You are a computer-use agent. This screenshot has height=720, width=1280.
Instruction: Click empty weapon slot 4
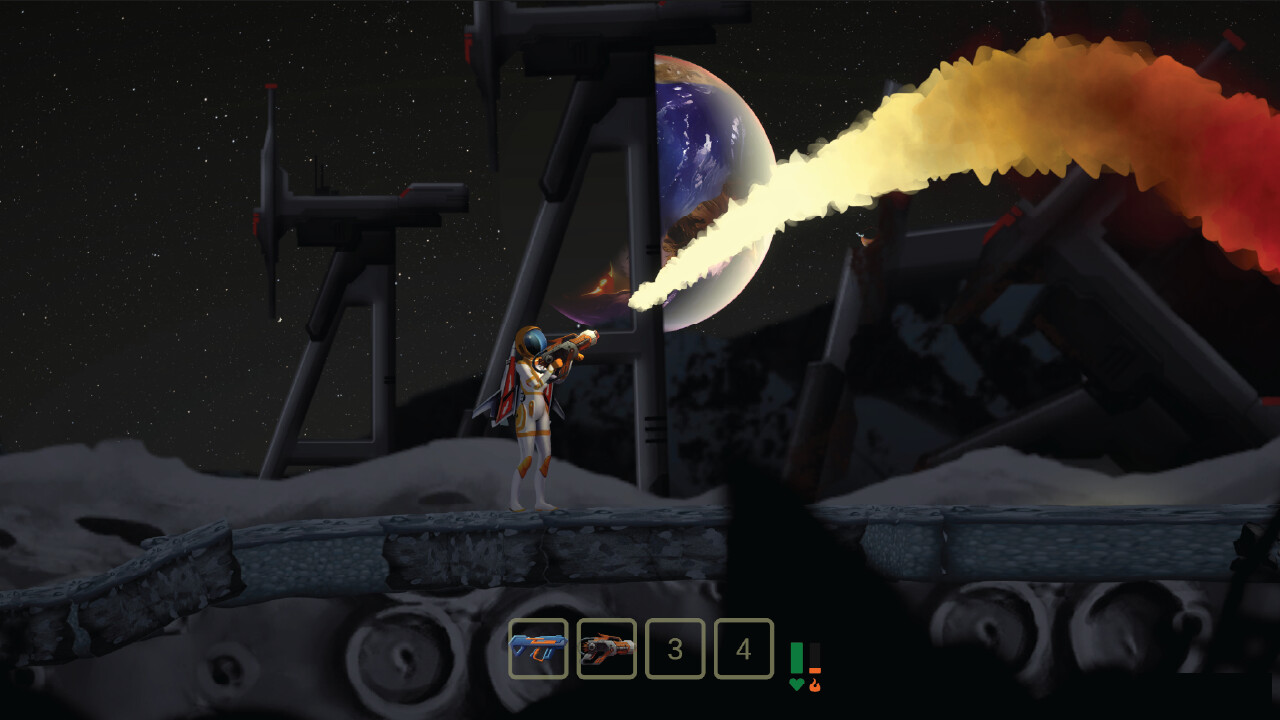click(742, 650)
